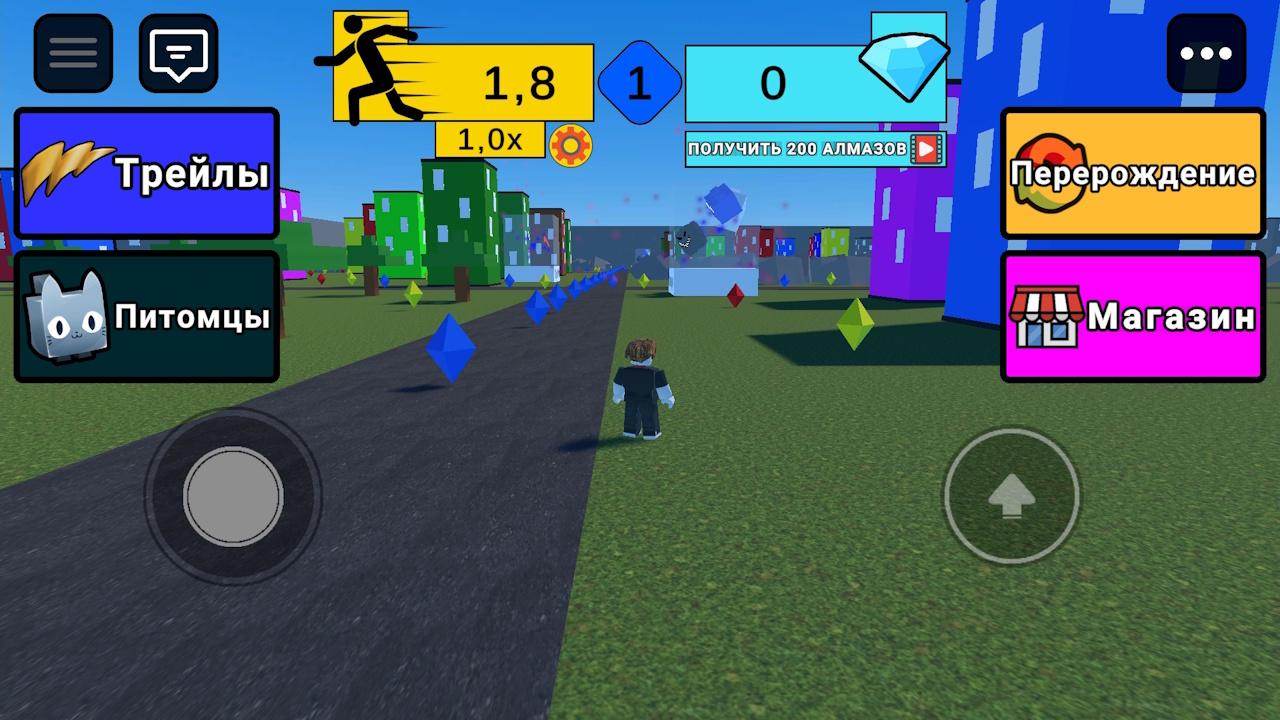The width and height of the screenshot is (1280, 720).
Task: Tap the jump arrow button
Action: click(x=1012, y=495)
